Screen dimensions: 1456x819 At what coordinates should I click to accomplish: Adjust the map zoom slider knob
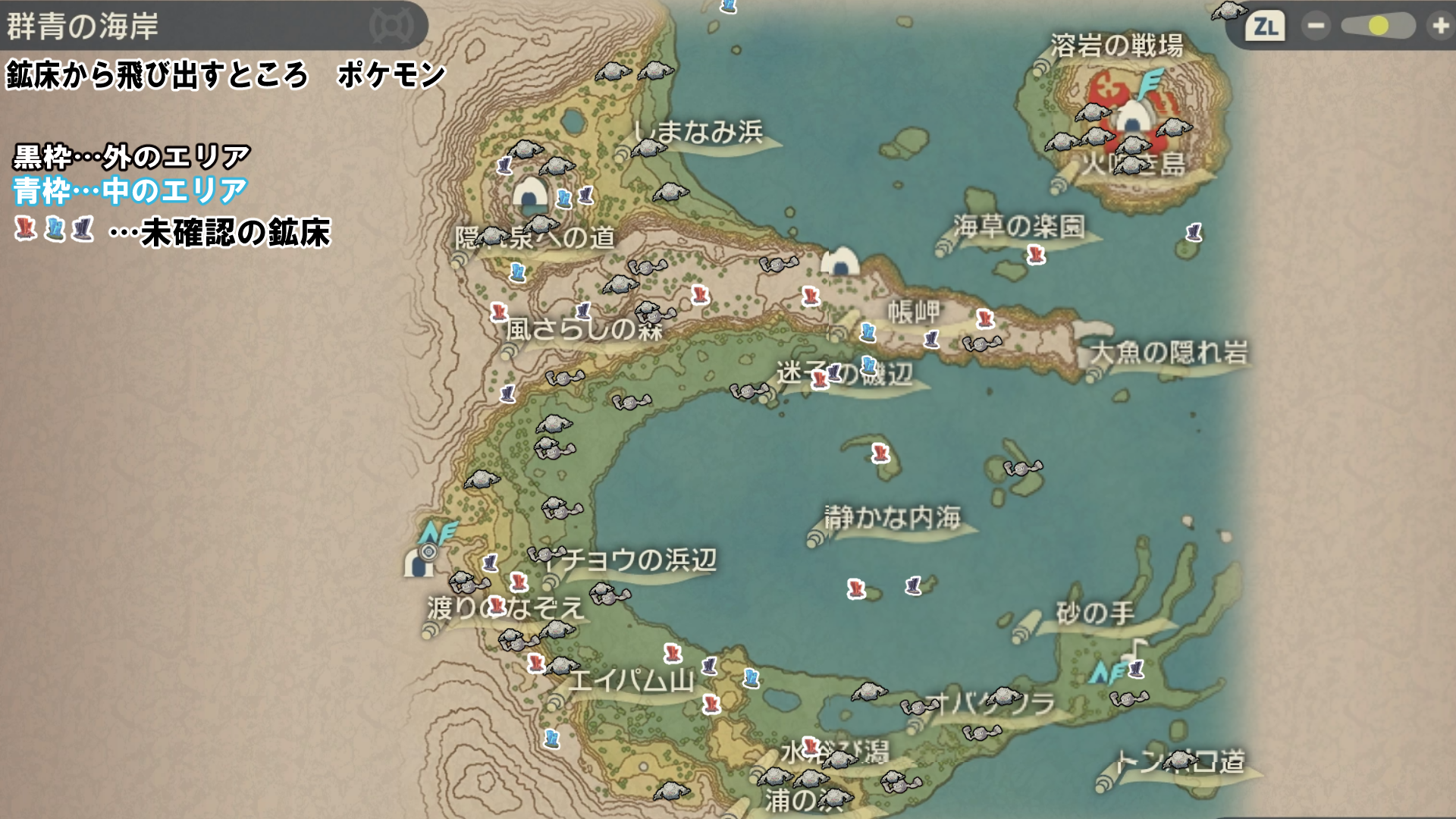tap(1378, 26)
